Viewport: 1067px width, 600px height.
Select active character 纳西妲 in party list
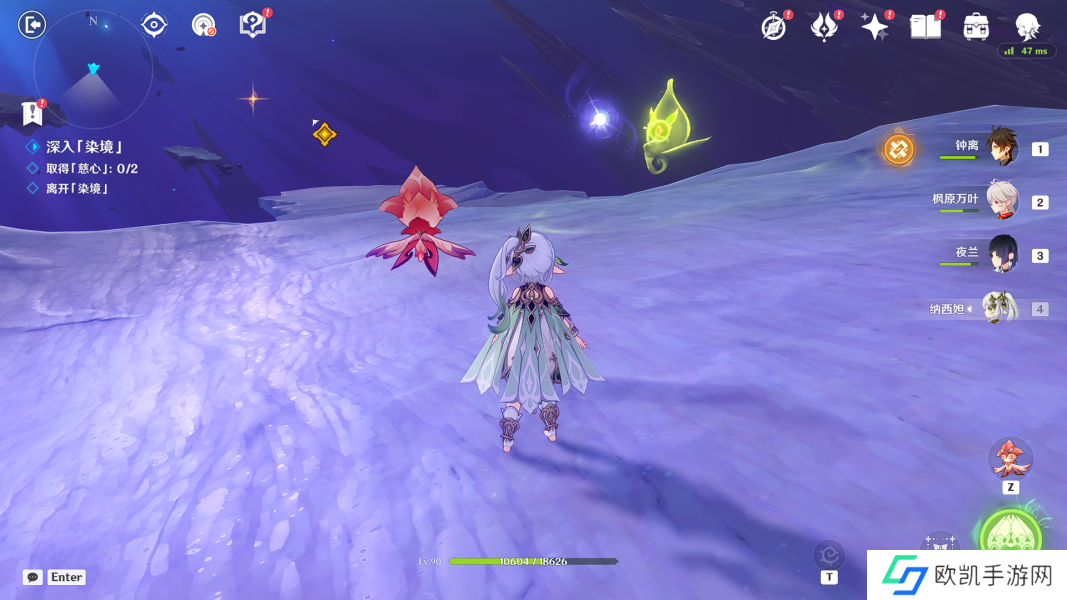(x=1000, y=308)
